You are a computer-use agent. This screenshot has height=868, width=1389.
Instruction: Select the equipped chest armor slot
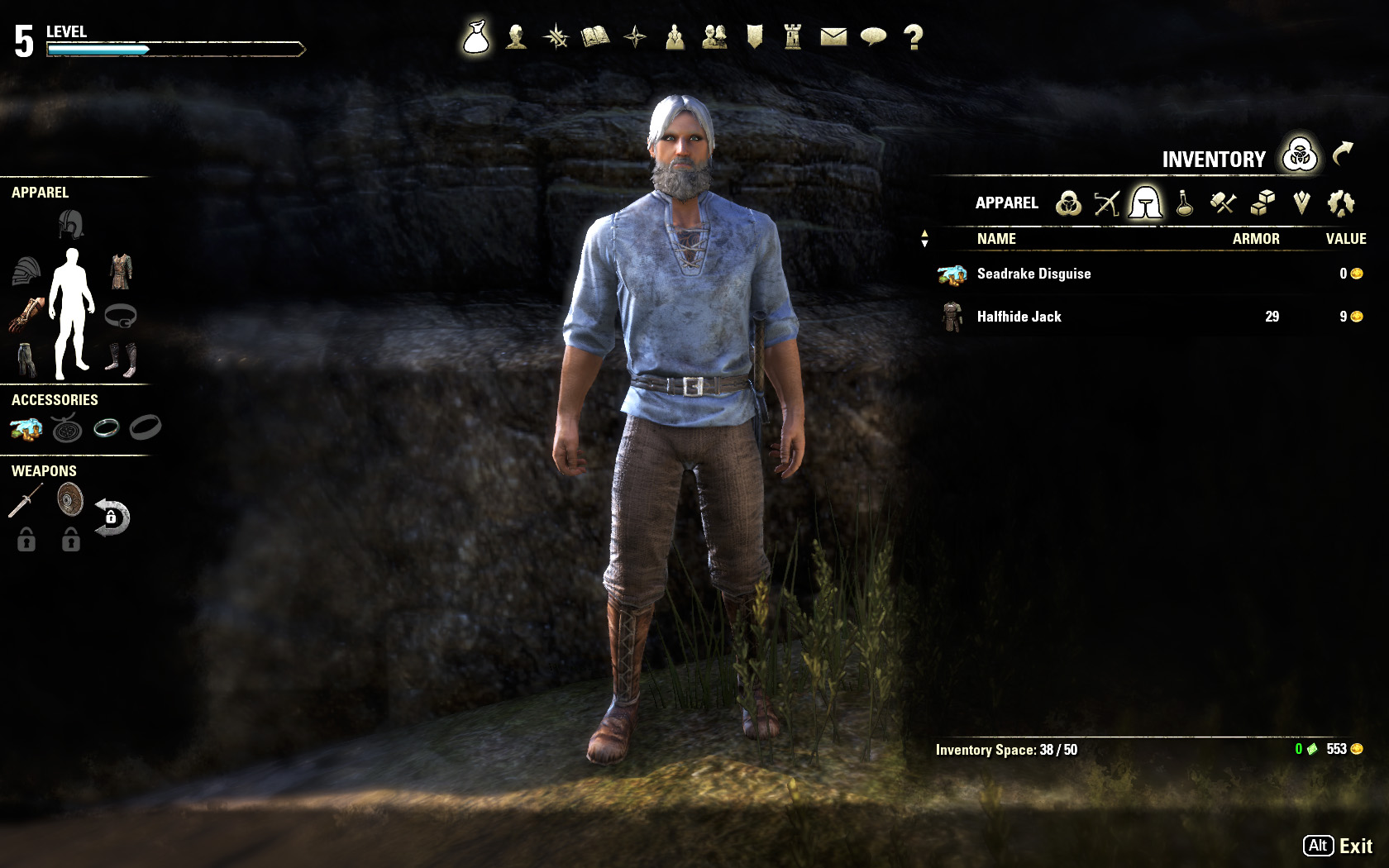(121, 270)
